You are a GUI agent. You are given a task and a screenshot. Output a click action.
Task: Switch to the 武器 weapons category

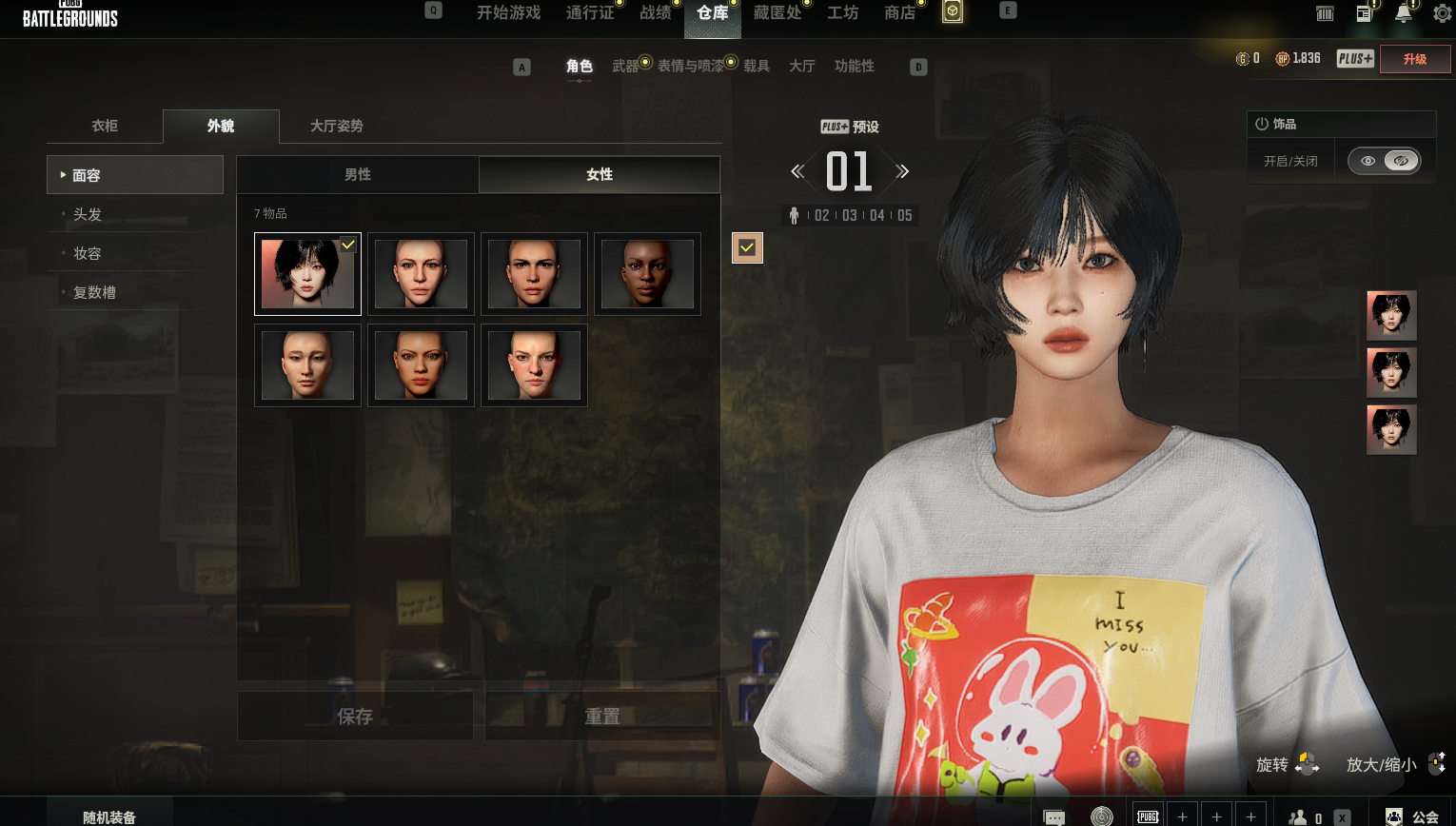pos(625,66)
